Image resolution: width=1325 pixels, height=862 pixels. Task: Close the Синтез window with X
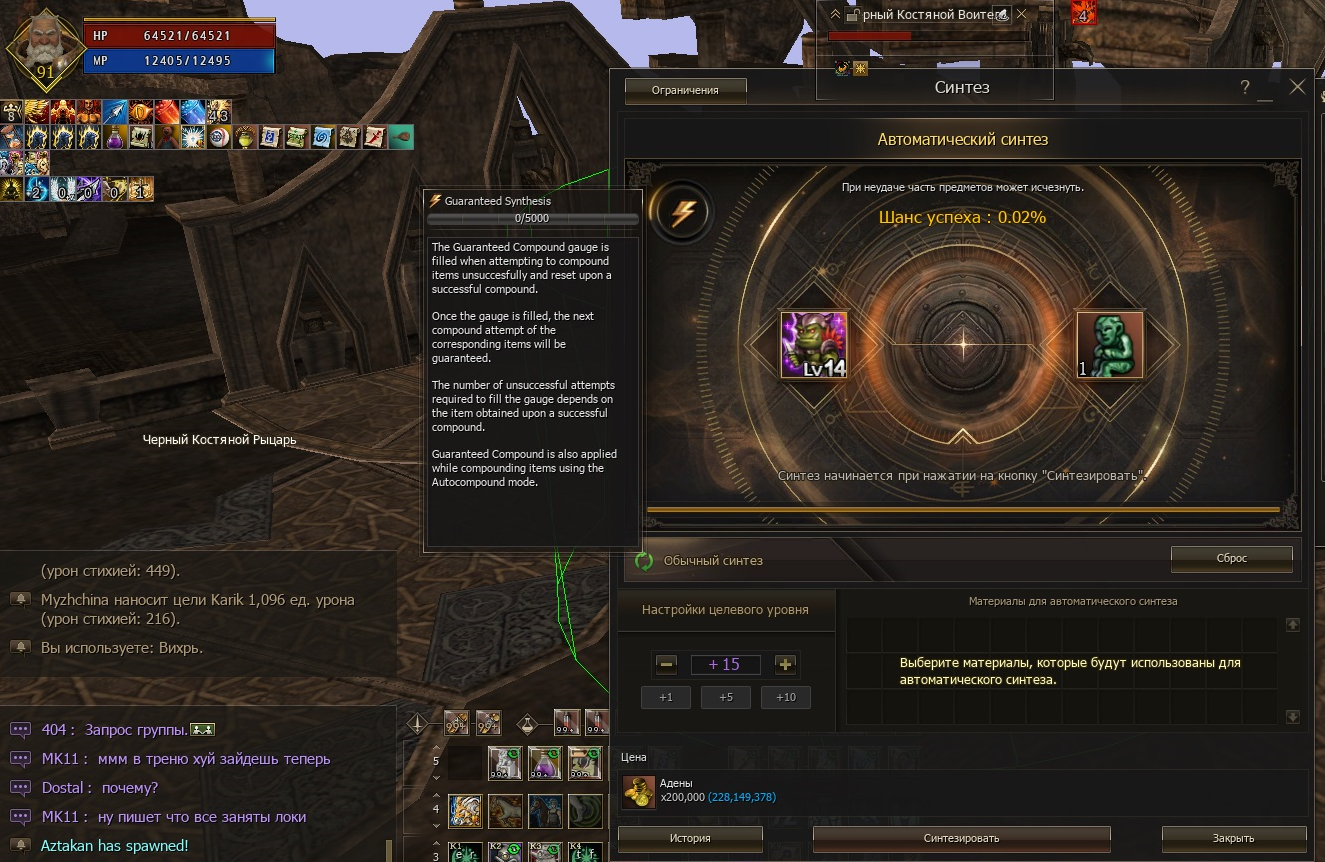(1297, 87)
